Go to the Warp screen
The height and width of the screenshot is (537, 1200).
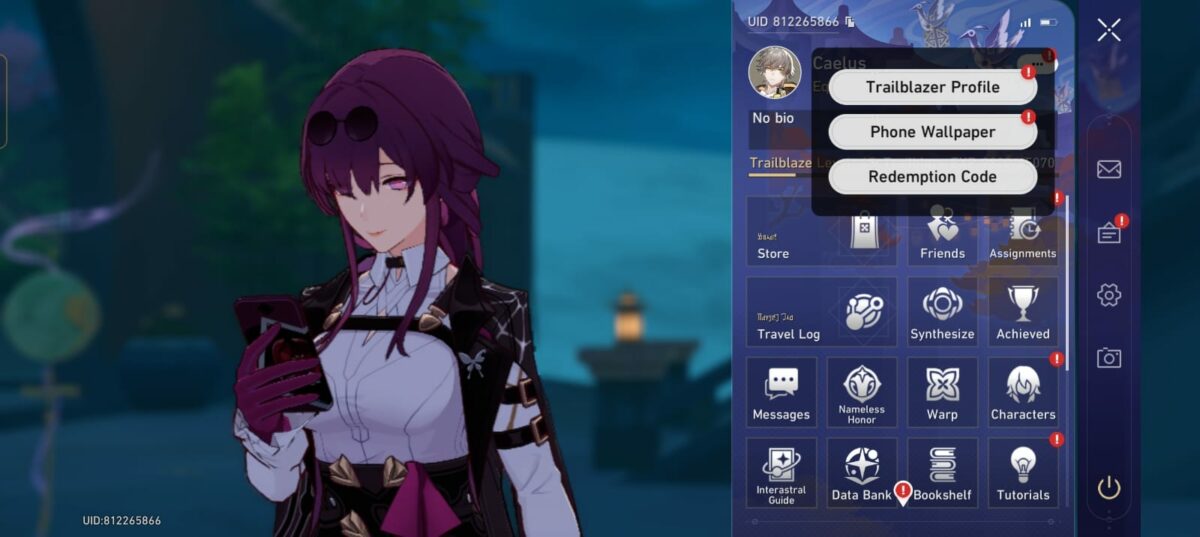point(942,392)
